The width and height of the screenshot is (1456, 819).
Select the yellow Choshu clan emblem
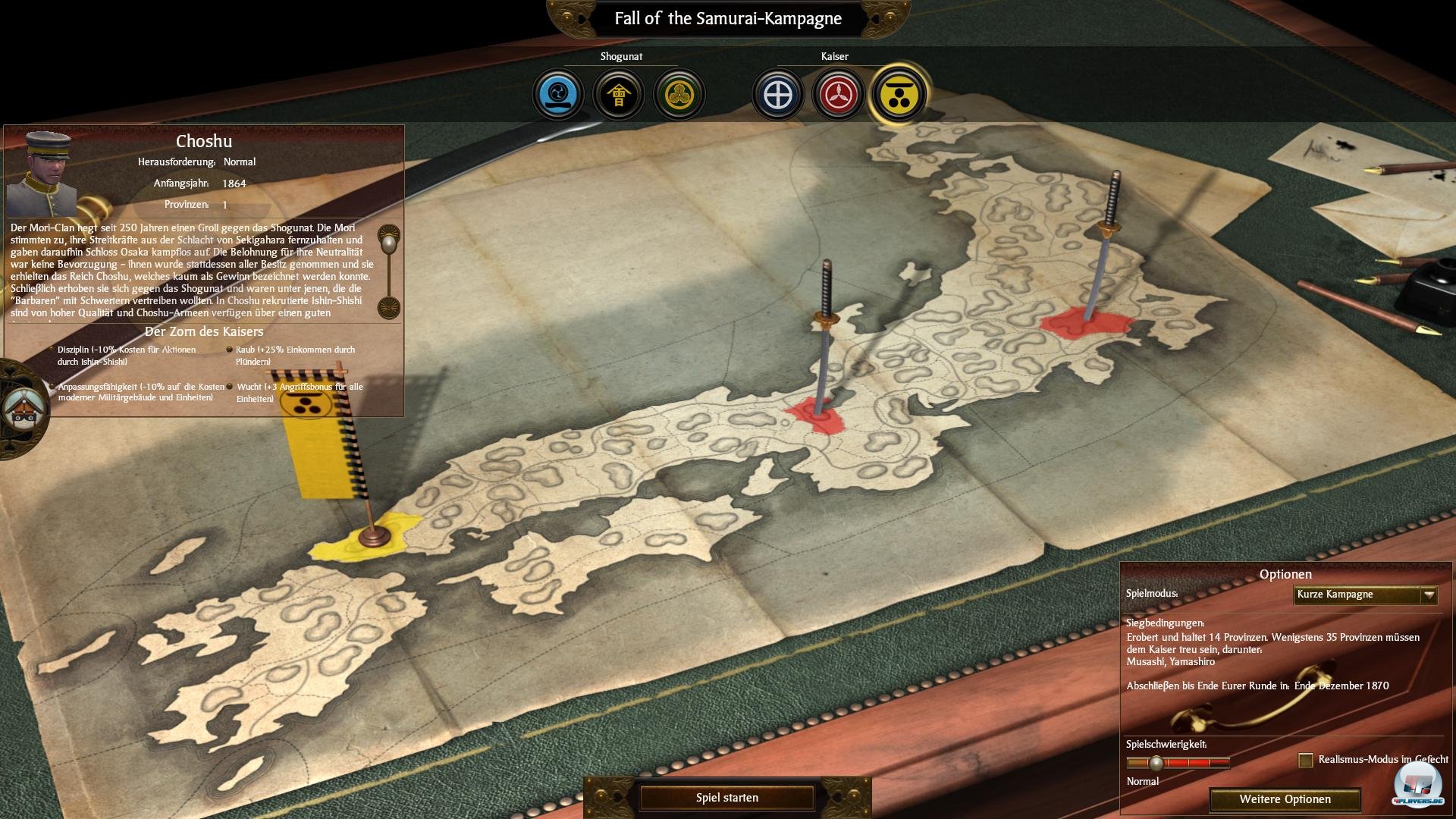pyautogui.click(x=899, y=96)
